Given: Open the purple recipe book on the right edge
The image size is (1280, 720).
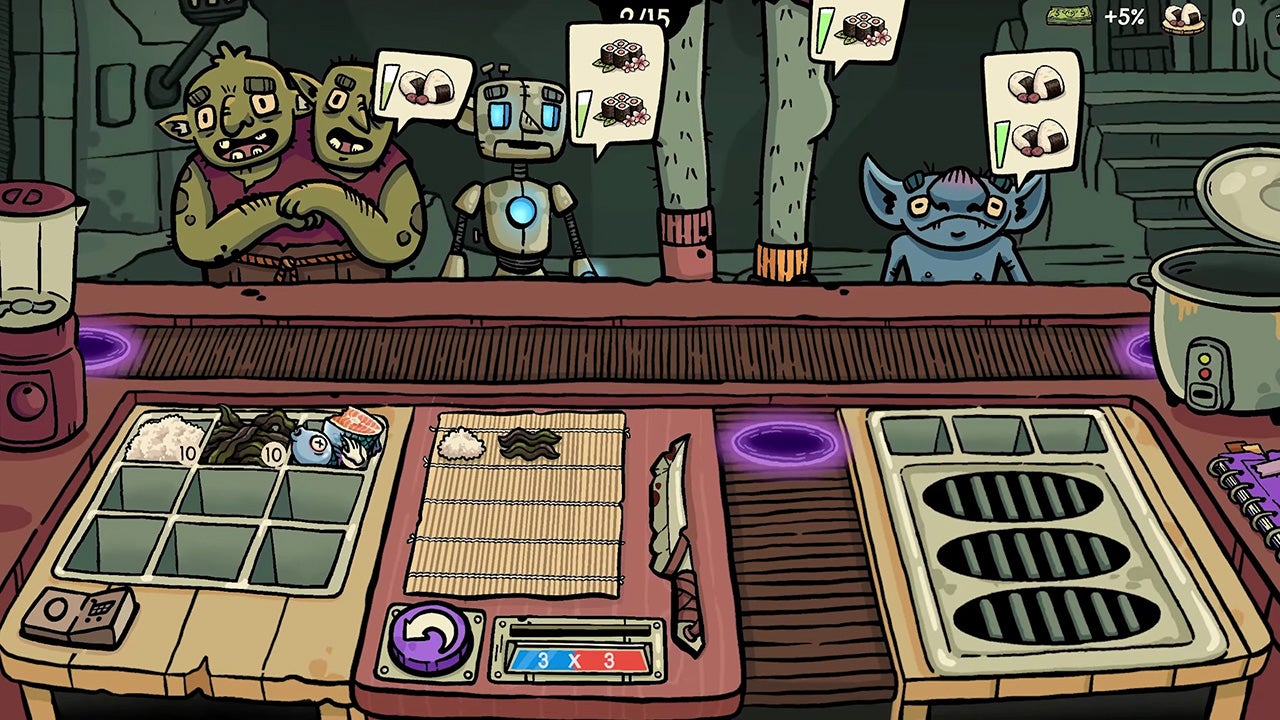Looking at the screenshot, I should (1262, 490).
